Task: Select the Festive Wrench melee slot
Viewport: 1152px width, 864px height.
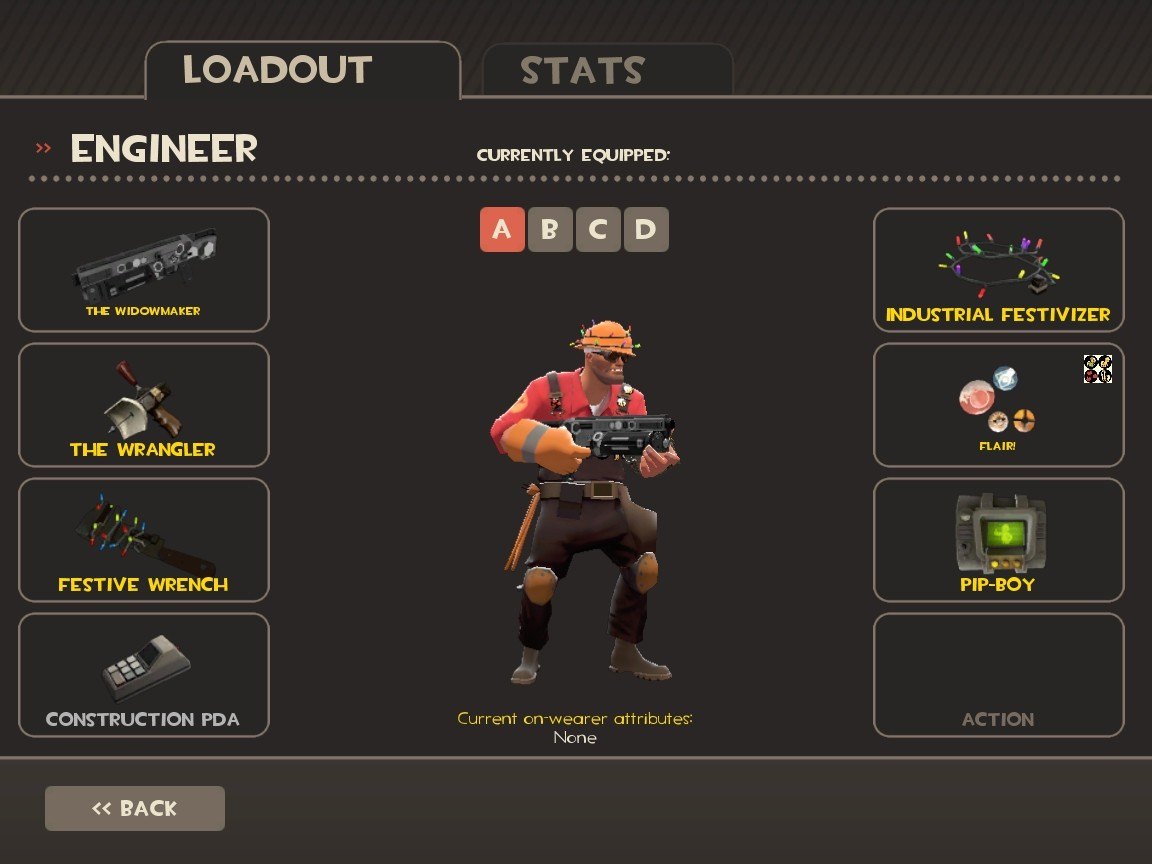Action: [x=144, y=539]
